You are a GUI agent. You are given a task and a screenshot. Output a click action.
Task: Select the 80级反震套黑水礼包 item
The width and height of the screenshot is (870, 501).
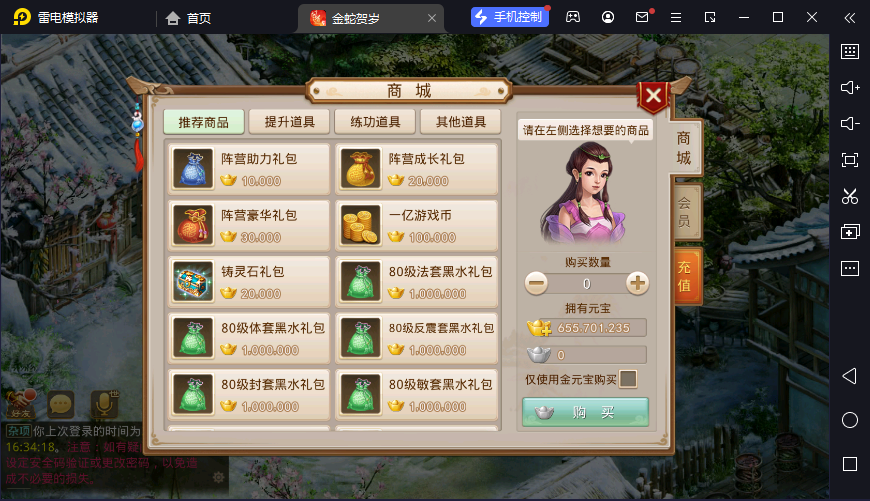[x=416, y=338]
